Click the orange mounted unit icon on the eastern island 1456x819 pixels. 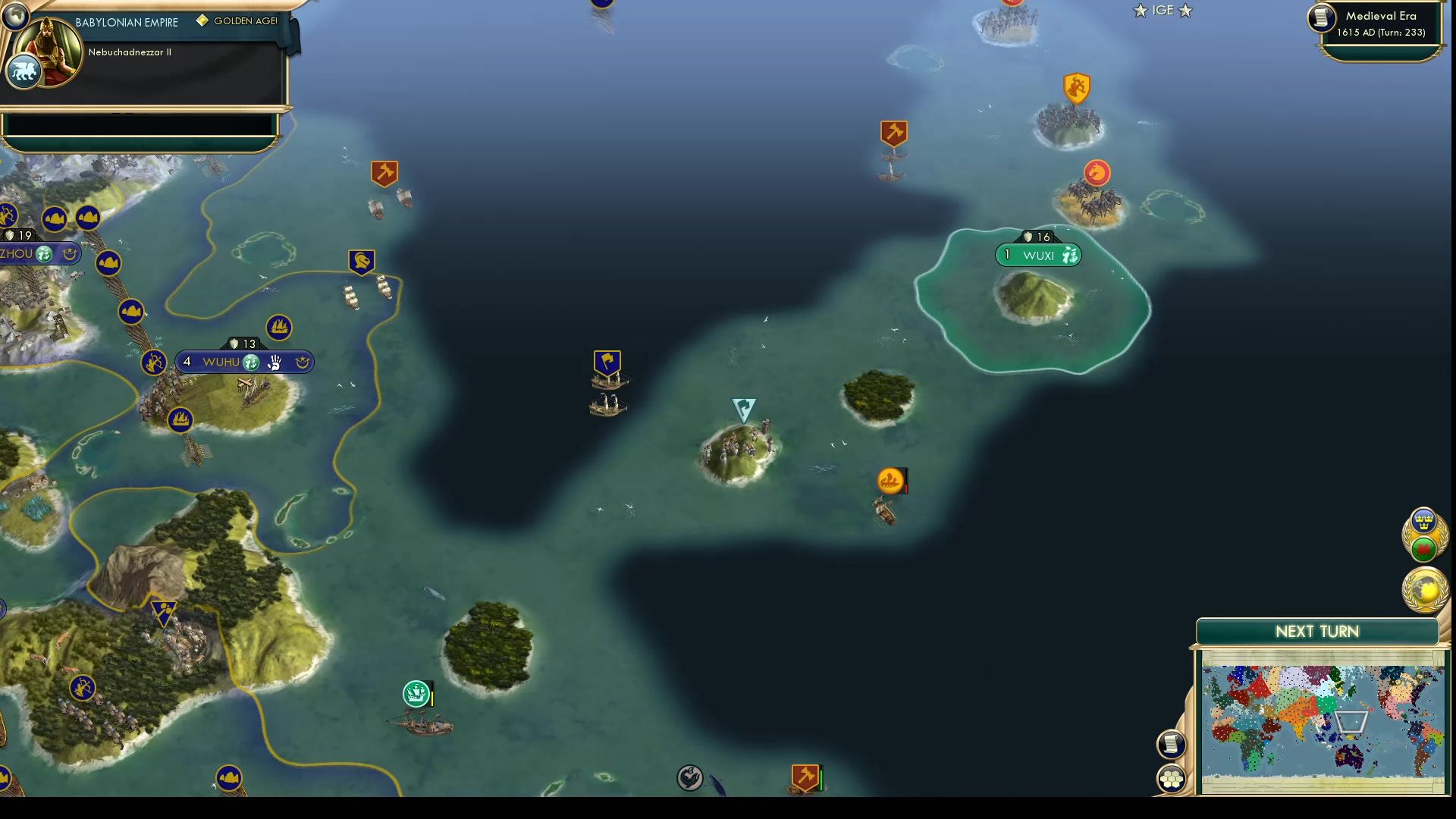(x=1097, y=173)
